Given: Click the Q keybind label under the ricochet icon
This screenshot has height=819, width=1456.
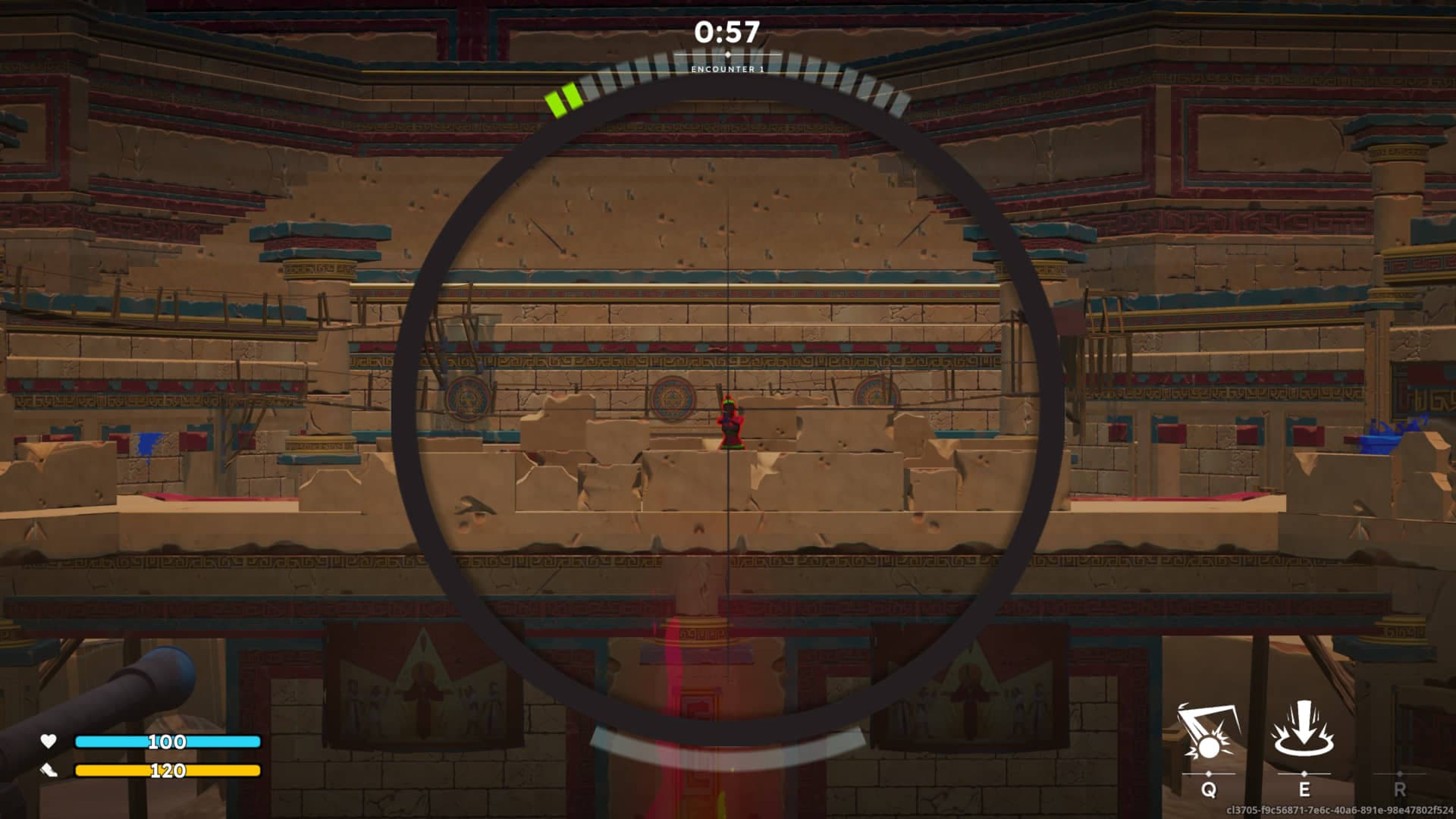Looking at the screenshot, I should (1208, 791).
